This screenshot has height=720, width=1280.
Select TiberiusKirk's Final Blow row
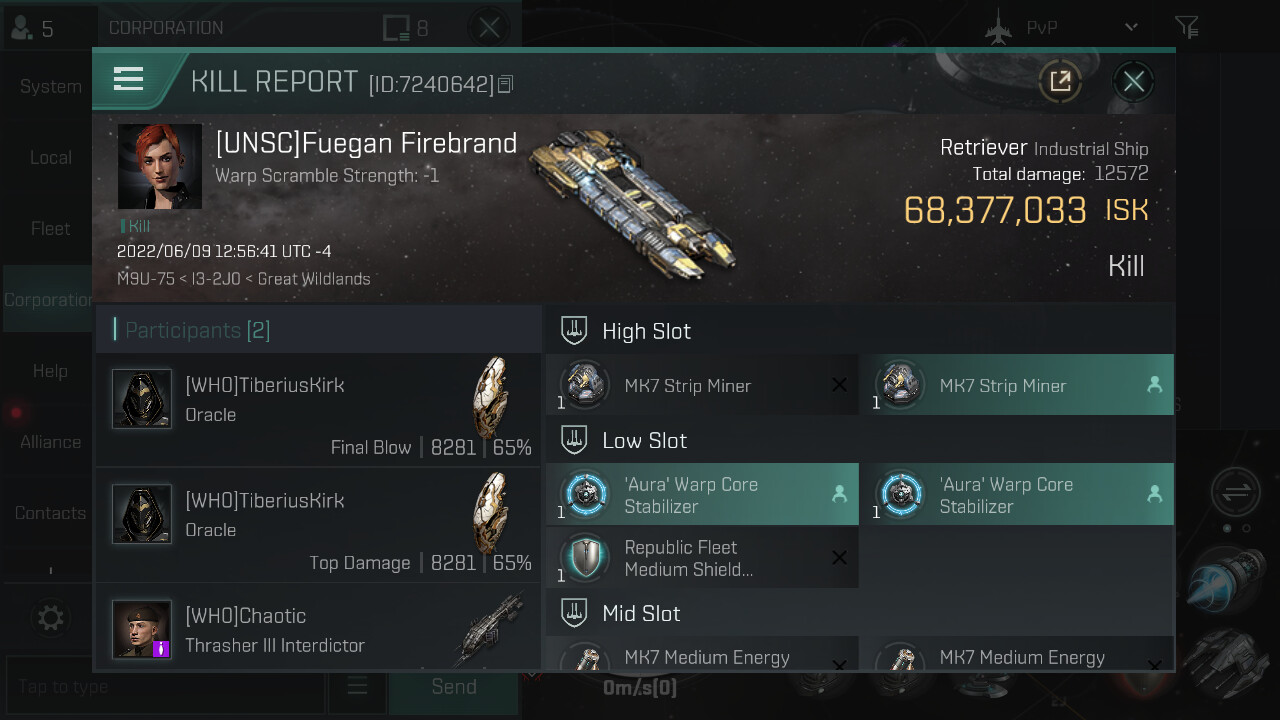point(318,411)
